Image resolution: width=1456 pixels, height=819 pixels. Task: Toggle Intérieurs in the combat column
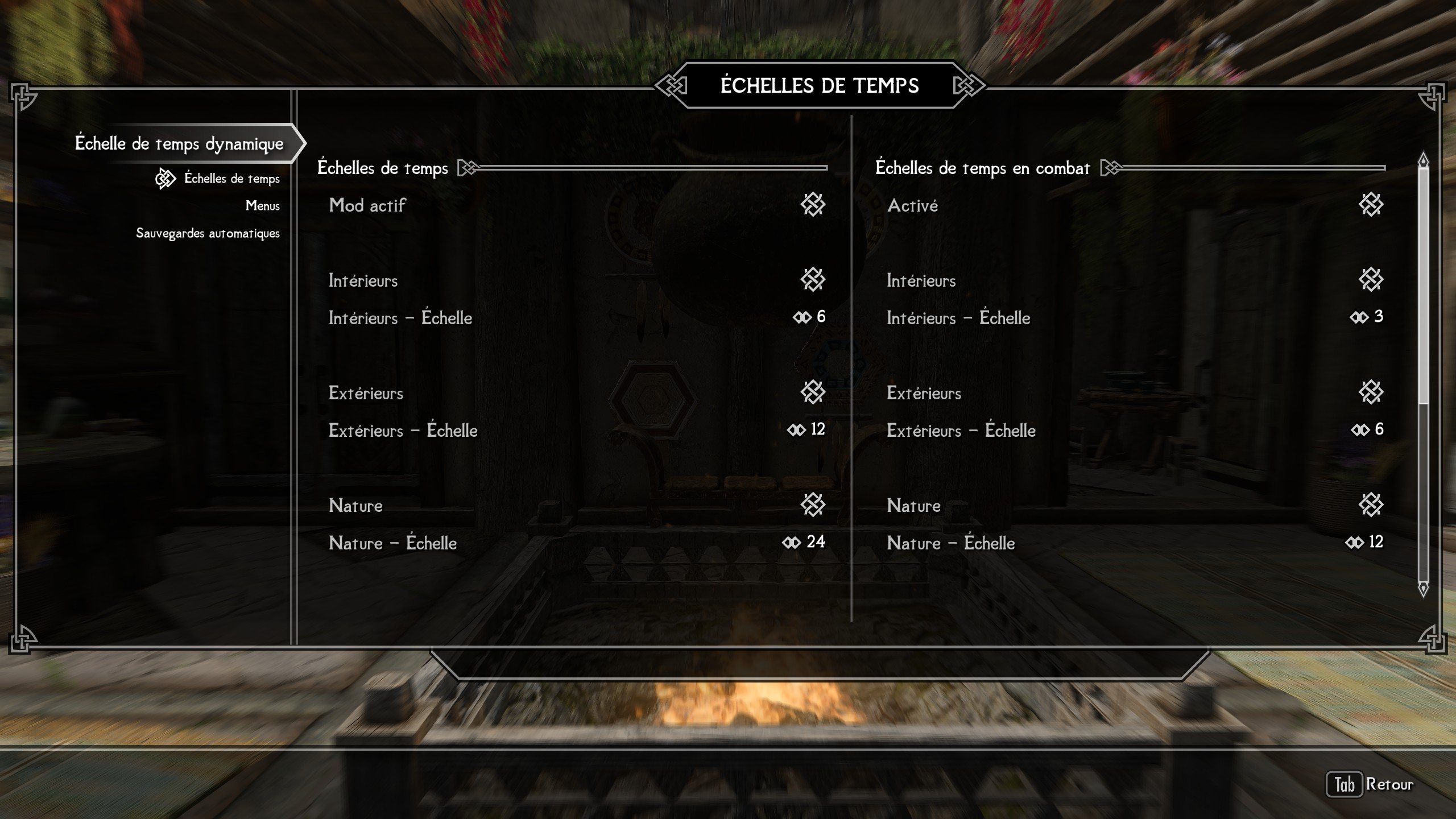pos(1370,280)
